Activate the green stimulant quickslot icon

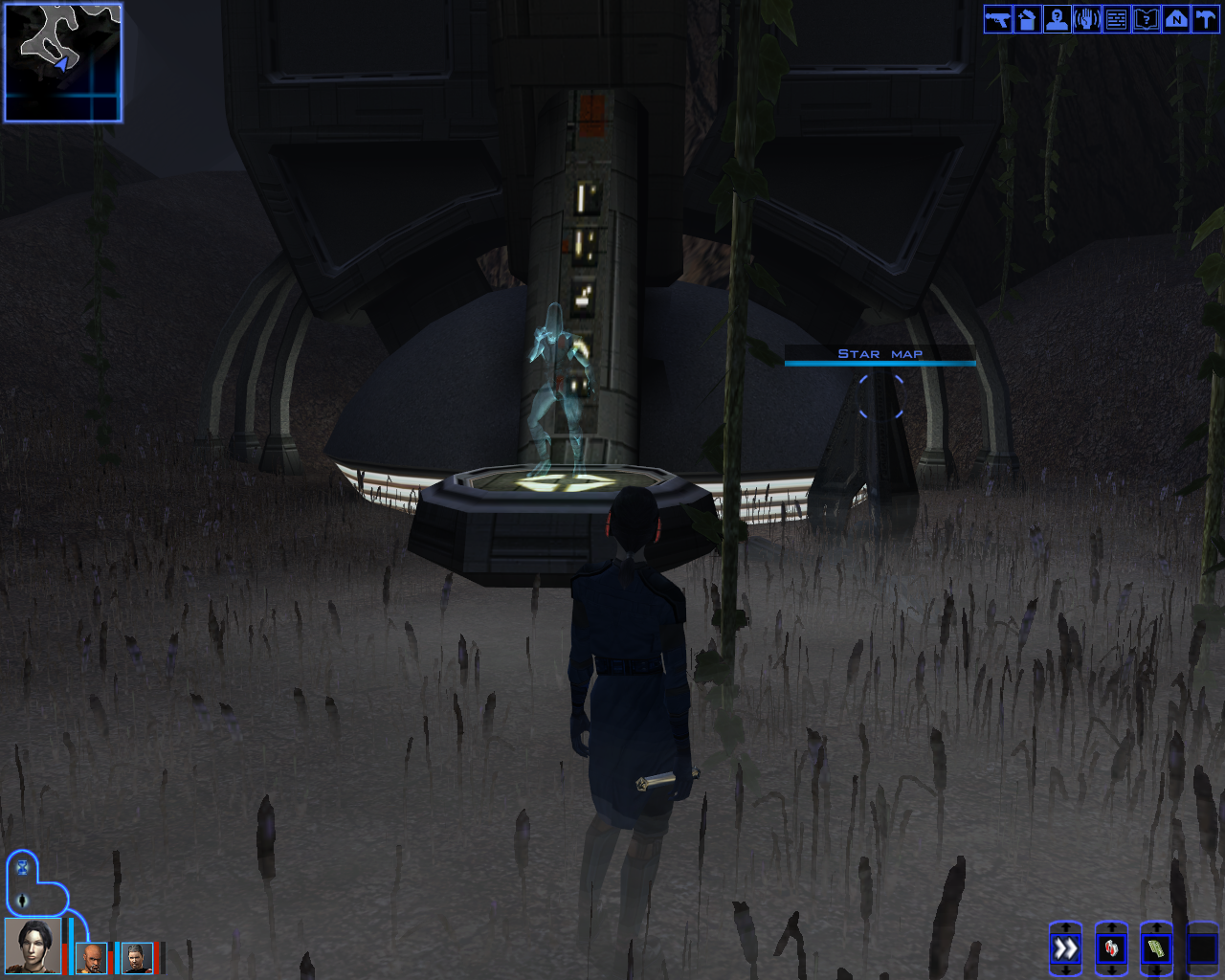pos(1156,949)
